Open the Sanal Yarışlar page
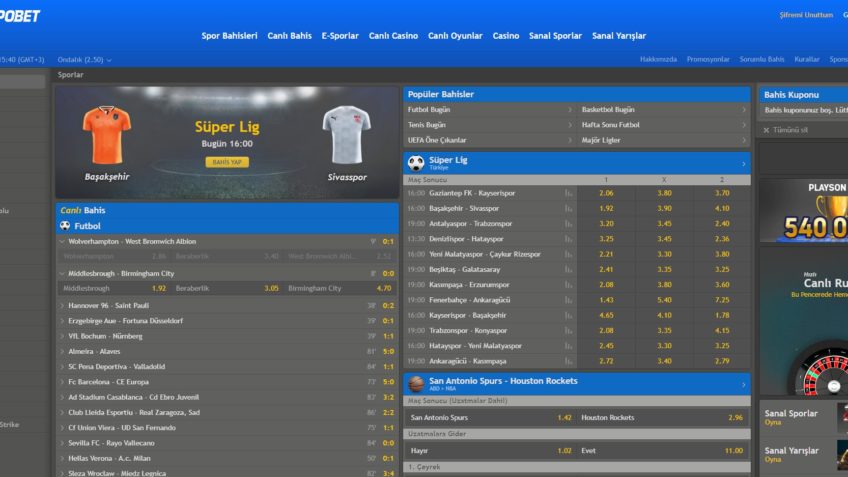 click(x=619, y=36)
